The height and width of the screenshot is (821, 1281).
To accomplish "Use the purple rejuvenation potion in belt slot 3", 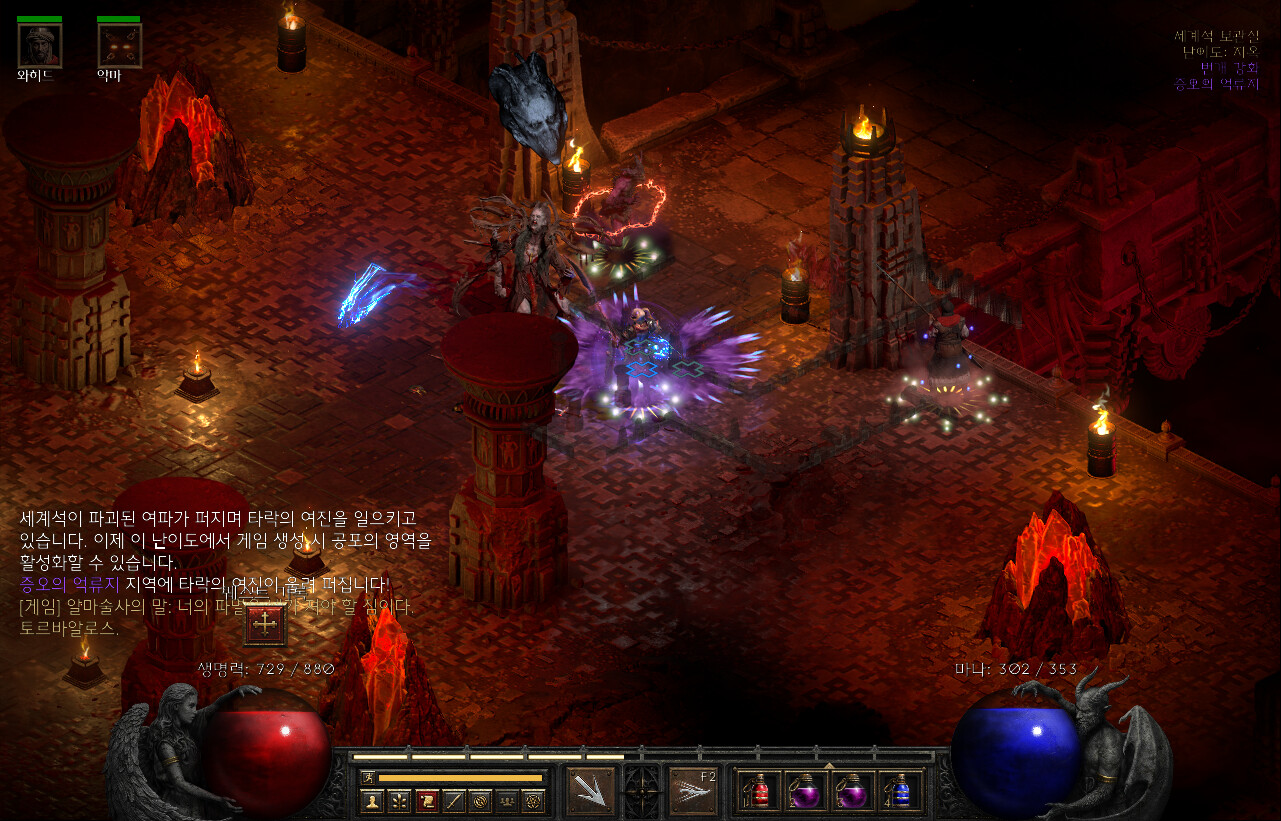I will [x=852, y=791].
